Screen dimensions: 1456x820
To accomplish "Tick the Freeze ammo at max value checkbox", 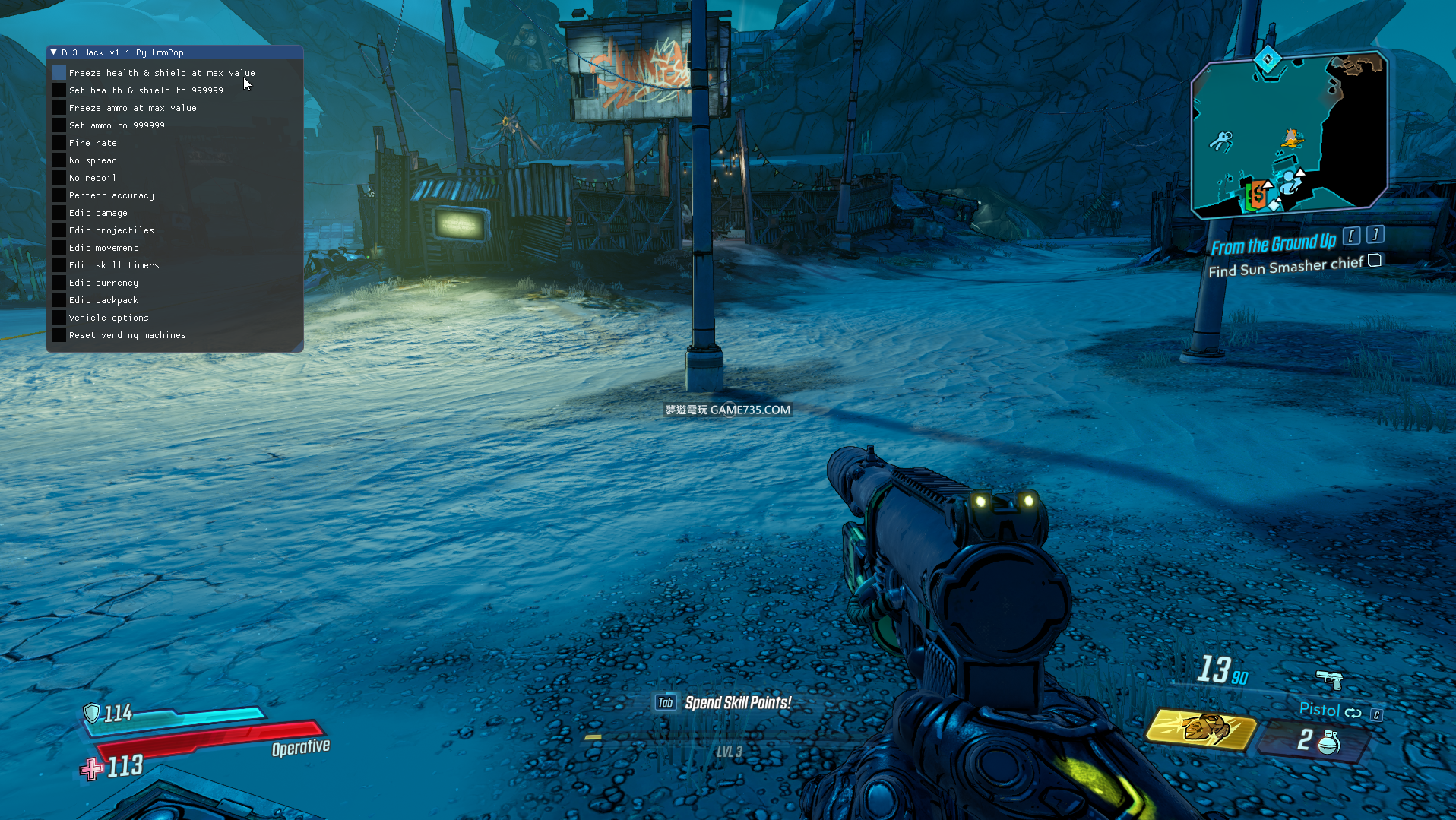I will pos(59,108).
